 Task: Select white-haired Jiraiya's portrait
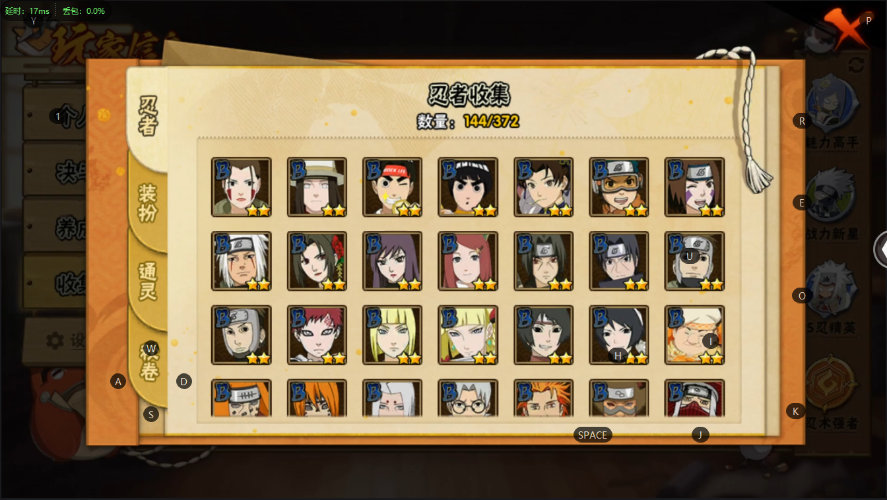point(241,261)
